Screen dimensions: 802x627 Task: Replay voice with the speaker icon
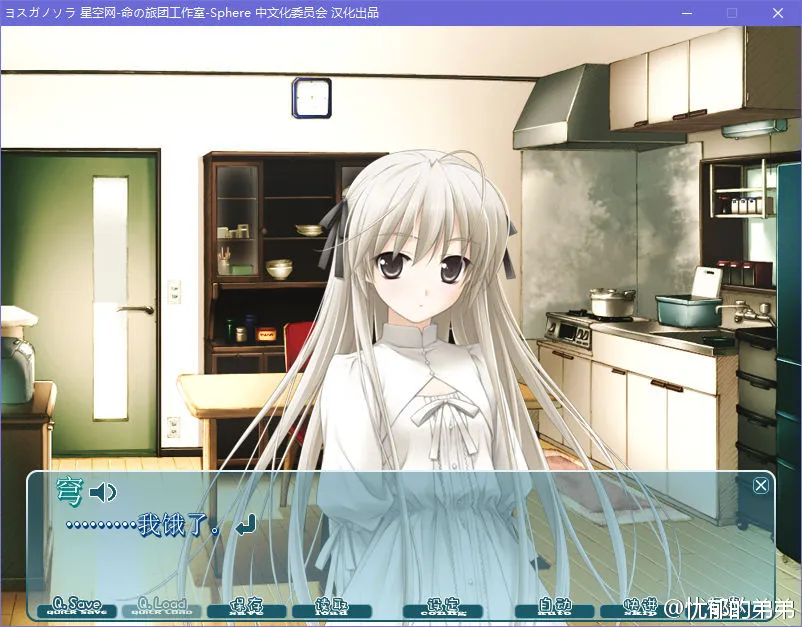[103, 492]
